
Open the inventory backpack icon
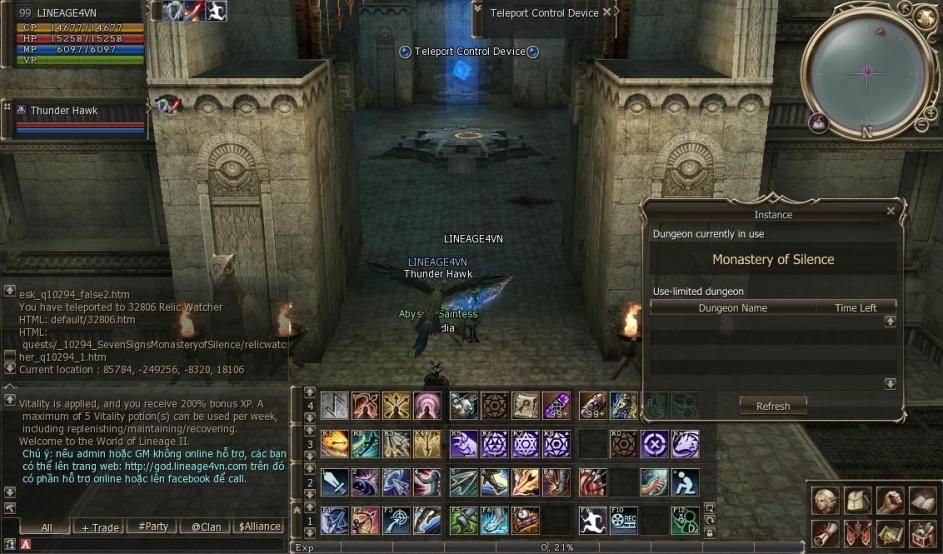point(857,500)
